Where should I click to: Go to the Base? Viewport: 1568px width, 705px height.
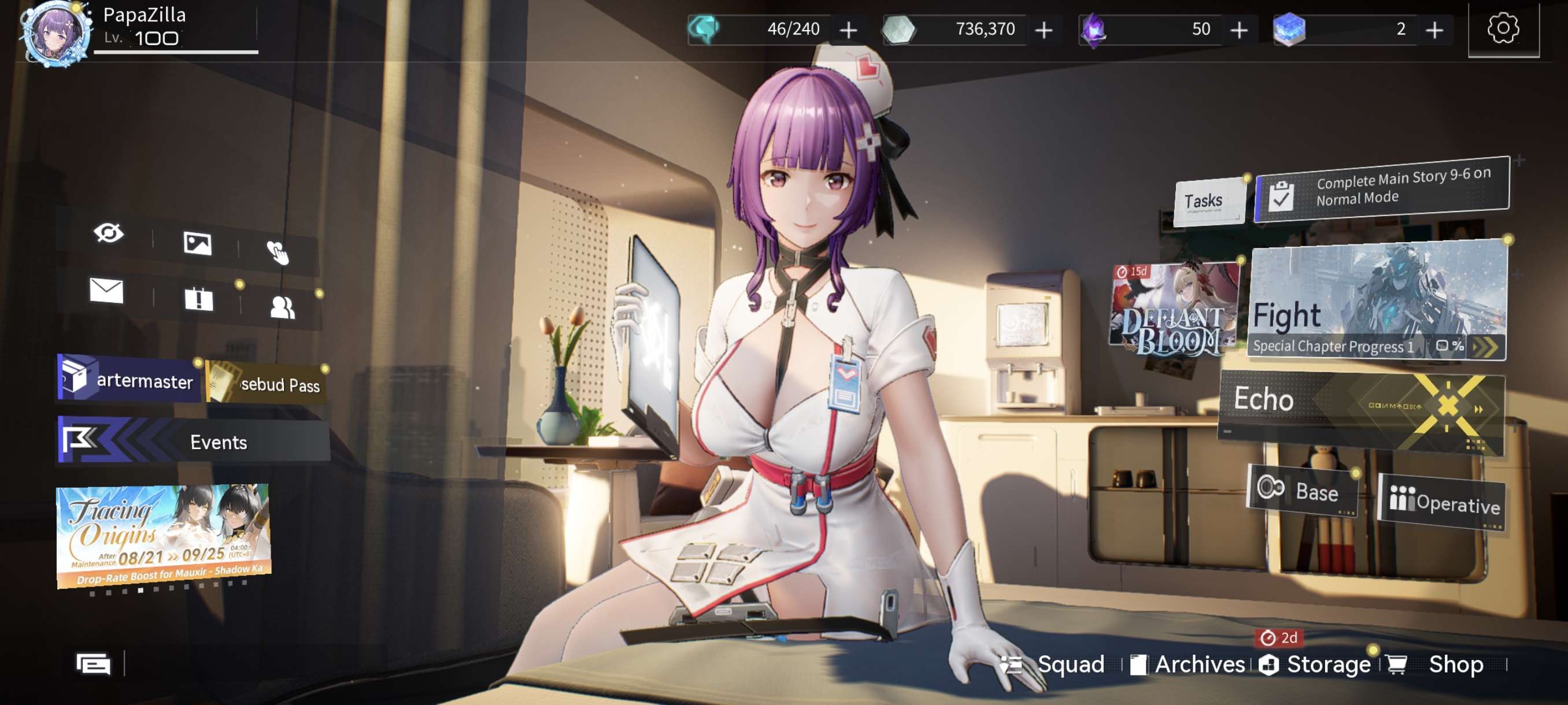1302,489
